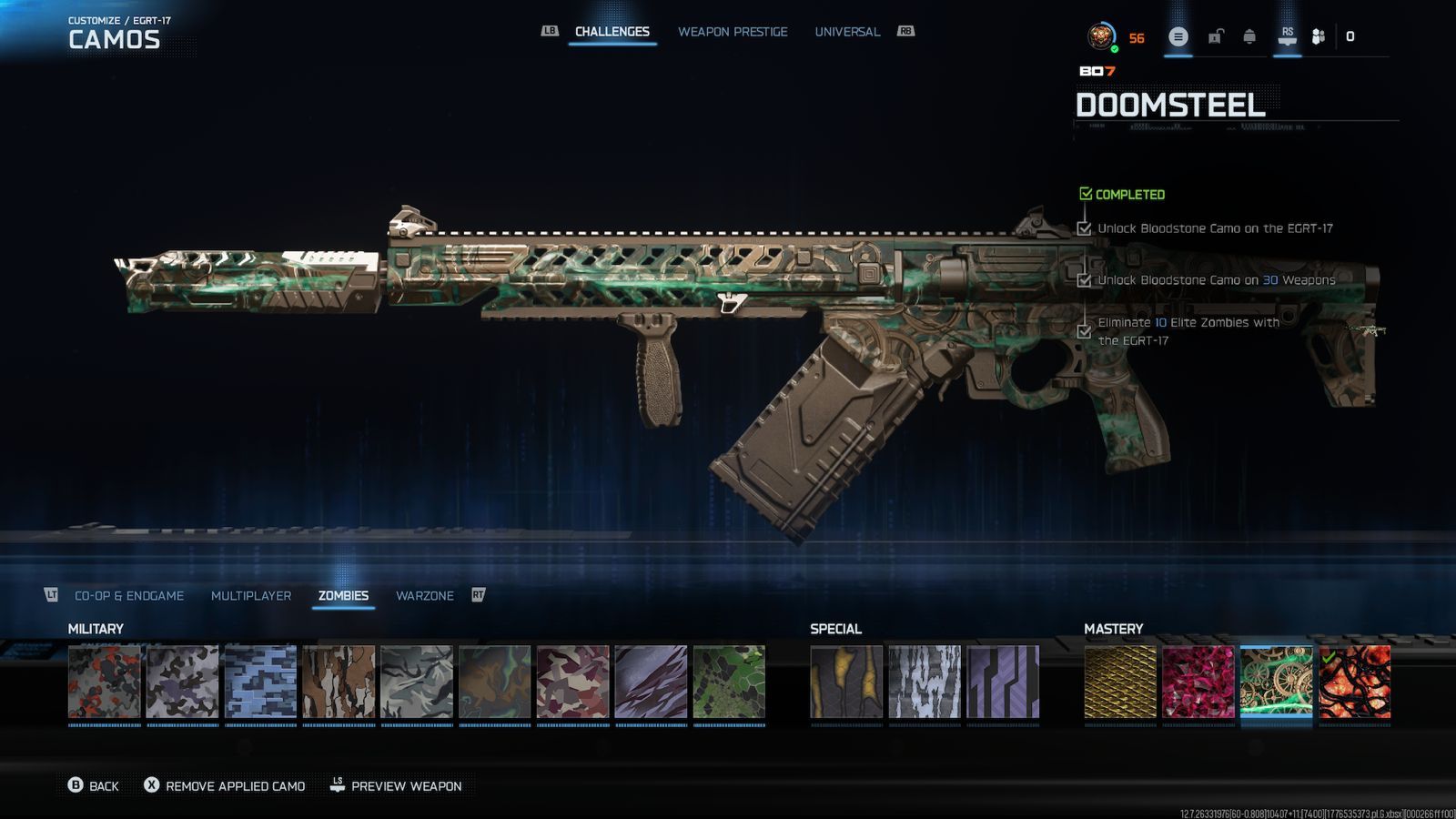
Task: Switch to Multiplayer camo category
Action: tap(251, 596)
